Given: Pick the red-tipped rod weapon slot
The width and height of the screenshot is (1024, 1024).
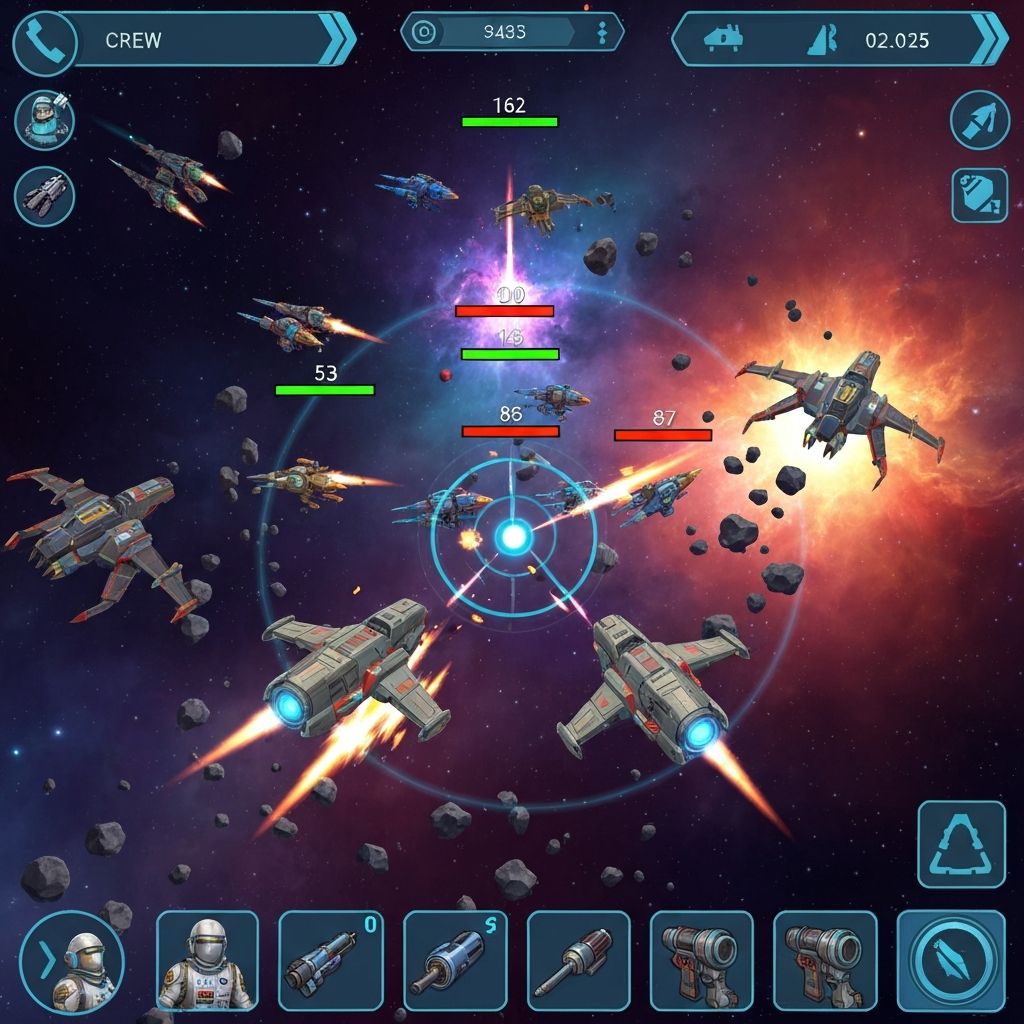Looking at the screenshot, I should click(578, 962).
